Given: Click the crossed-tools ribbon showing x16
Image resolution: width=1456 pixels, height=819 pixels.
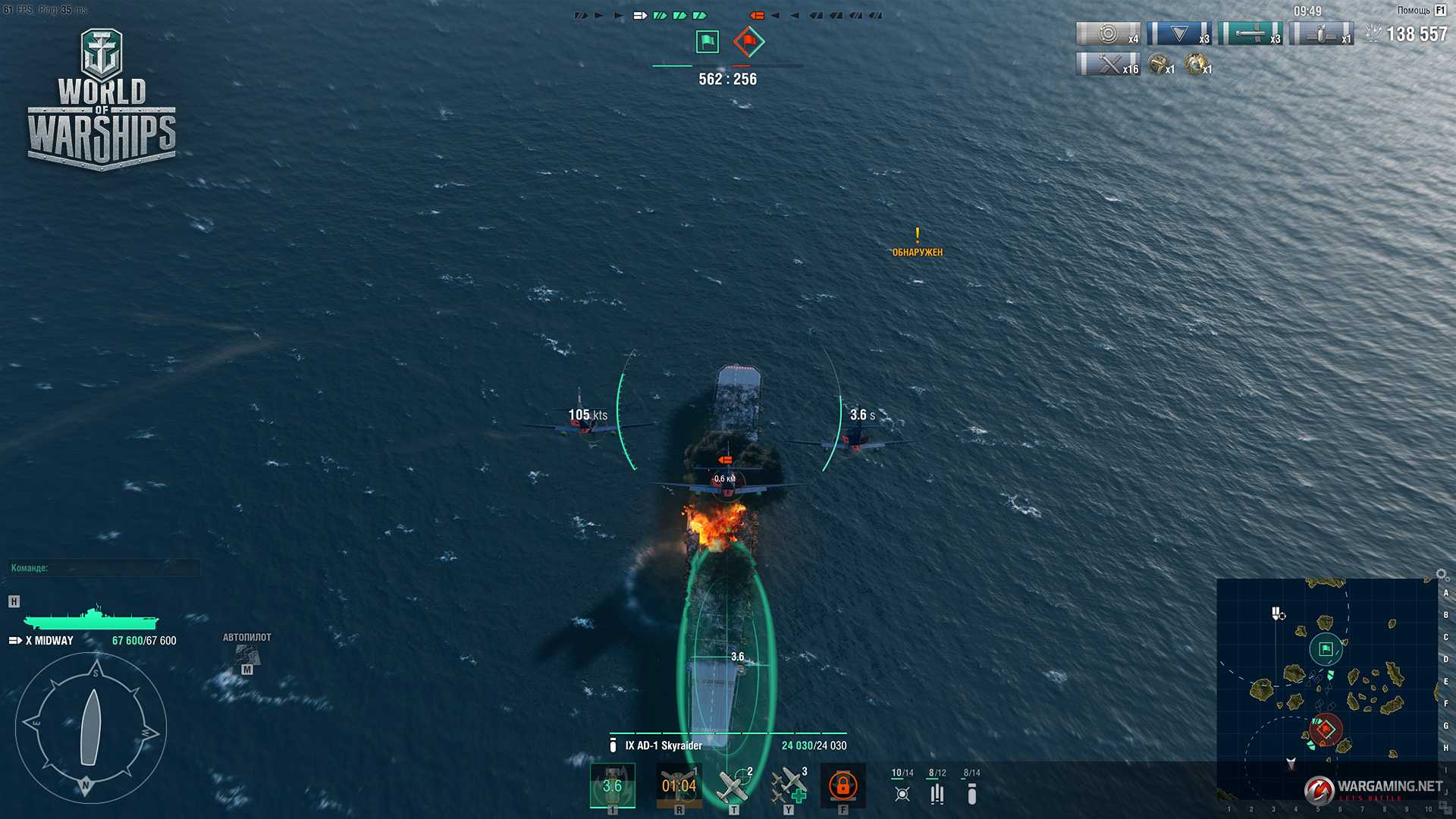Looking at the screenshot, I should tap(1108, 64).
